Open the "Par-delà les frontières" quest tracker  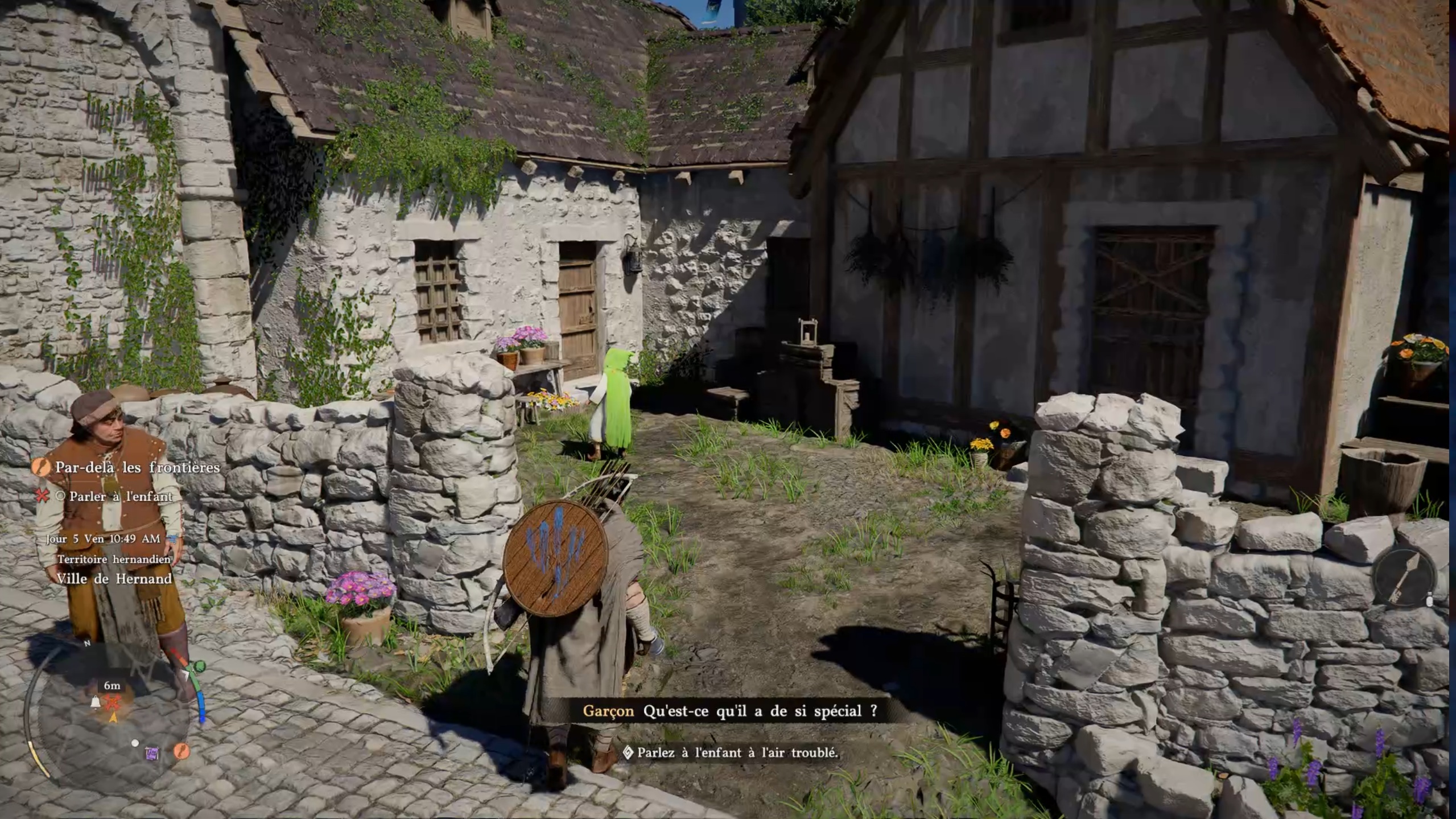click(137, 467)
